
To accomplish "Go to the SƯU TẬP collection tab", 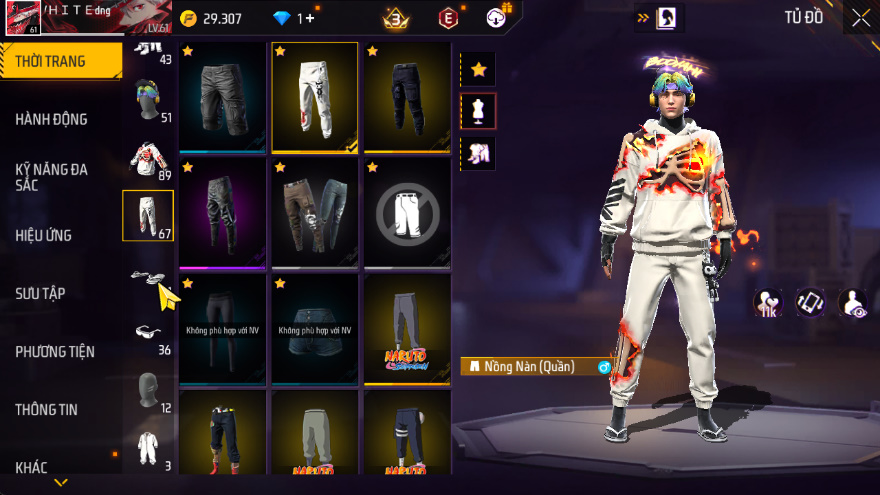I will pyautogui.click(x=41, y=293).
